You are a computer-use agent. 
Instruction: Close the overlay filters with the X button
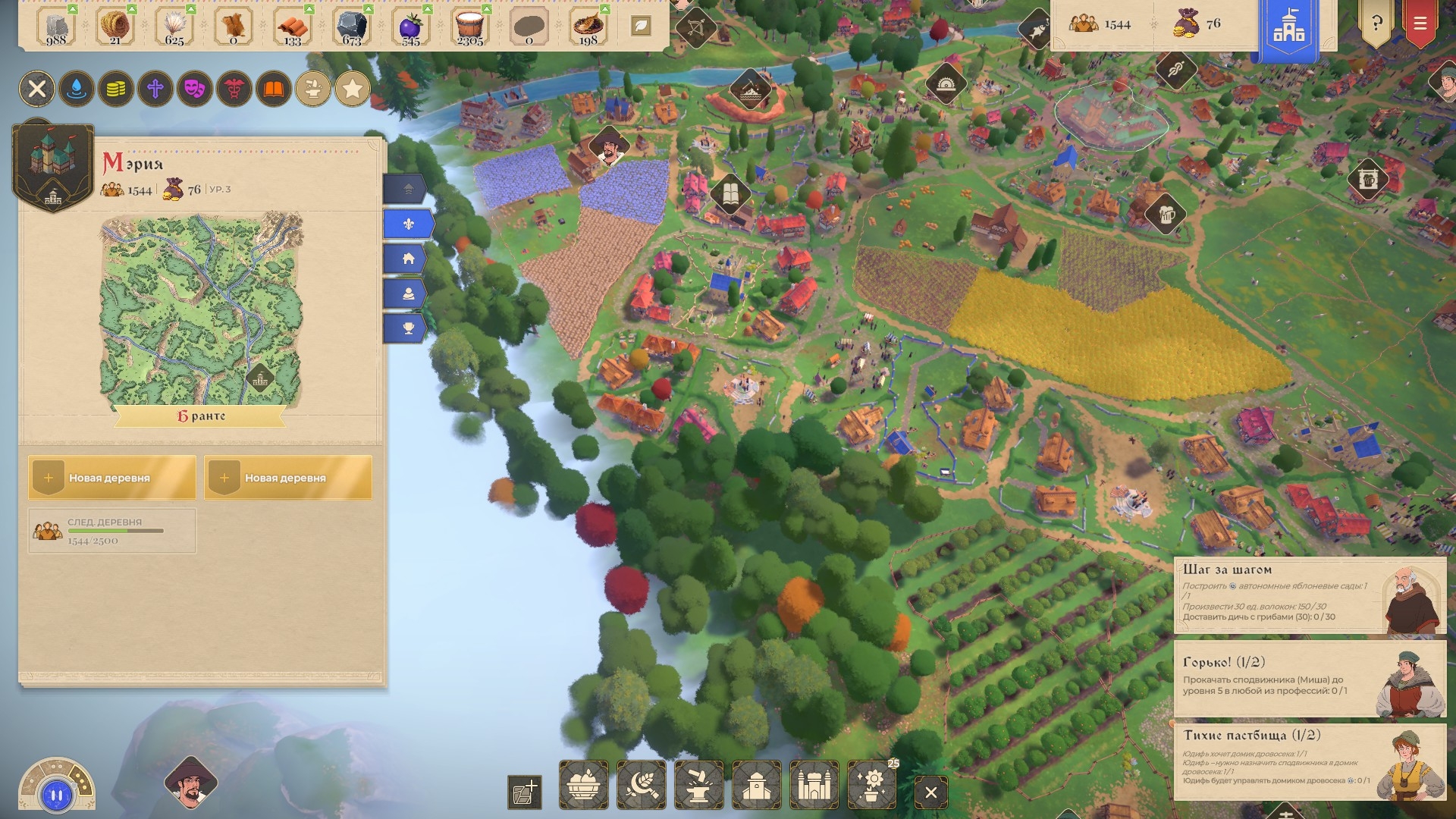click(x=37, y=89)
